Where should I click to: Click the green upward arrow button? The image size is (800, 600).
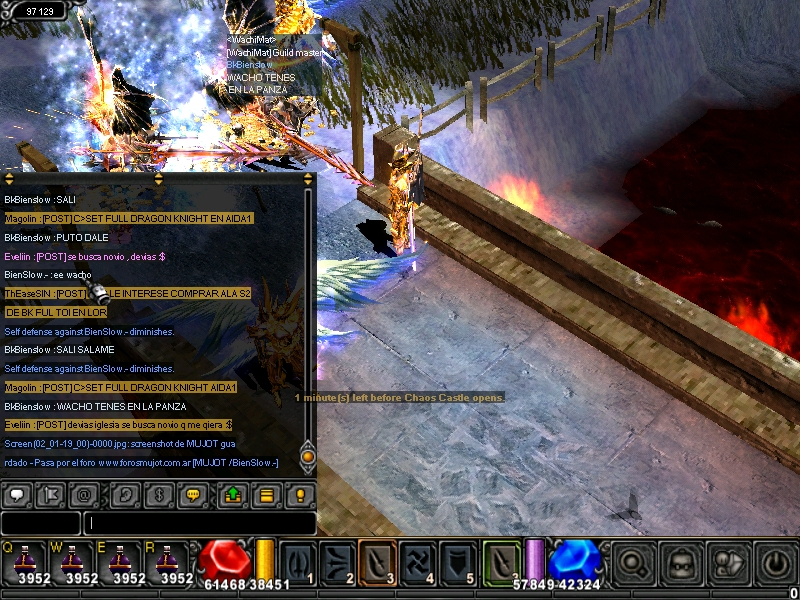(x=232, y=494)
